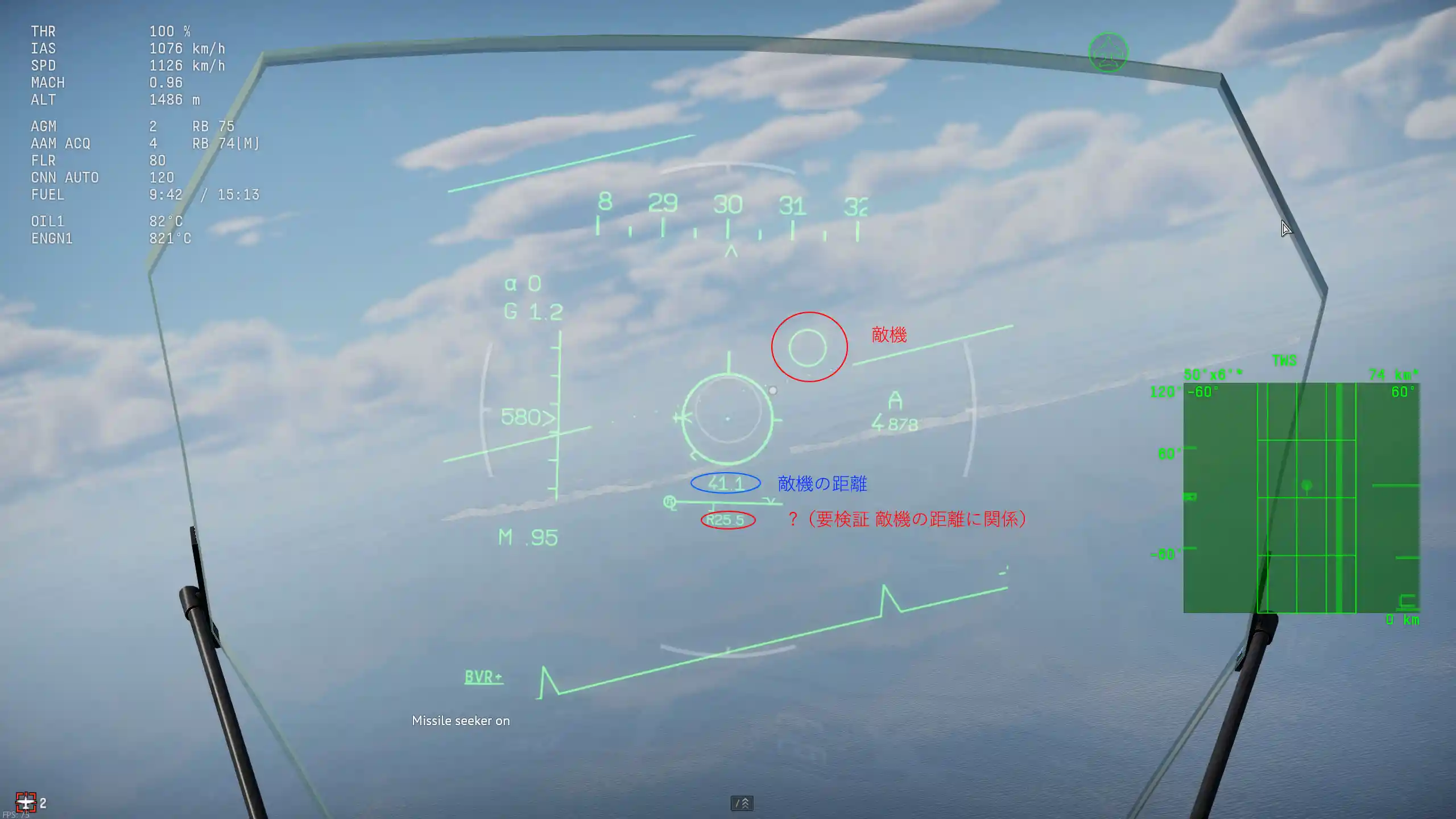Click the FUEL readout showing 9:42

tap(165, 195)
